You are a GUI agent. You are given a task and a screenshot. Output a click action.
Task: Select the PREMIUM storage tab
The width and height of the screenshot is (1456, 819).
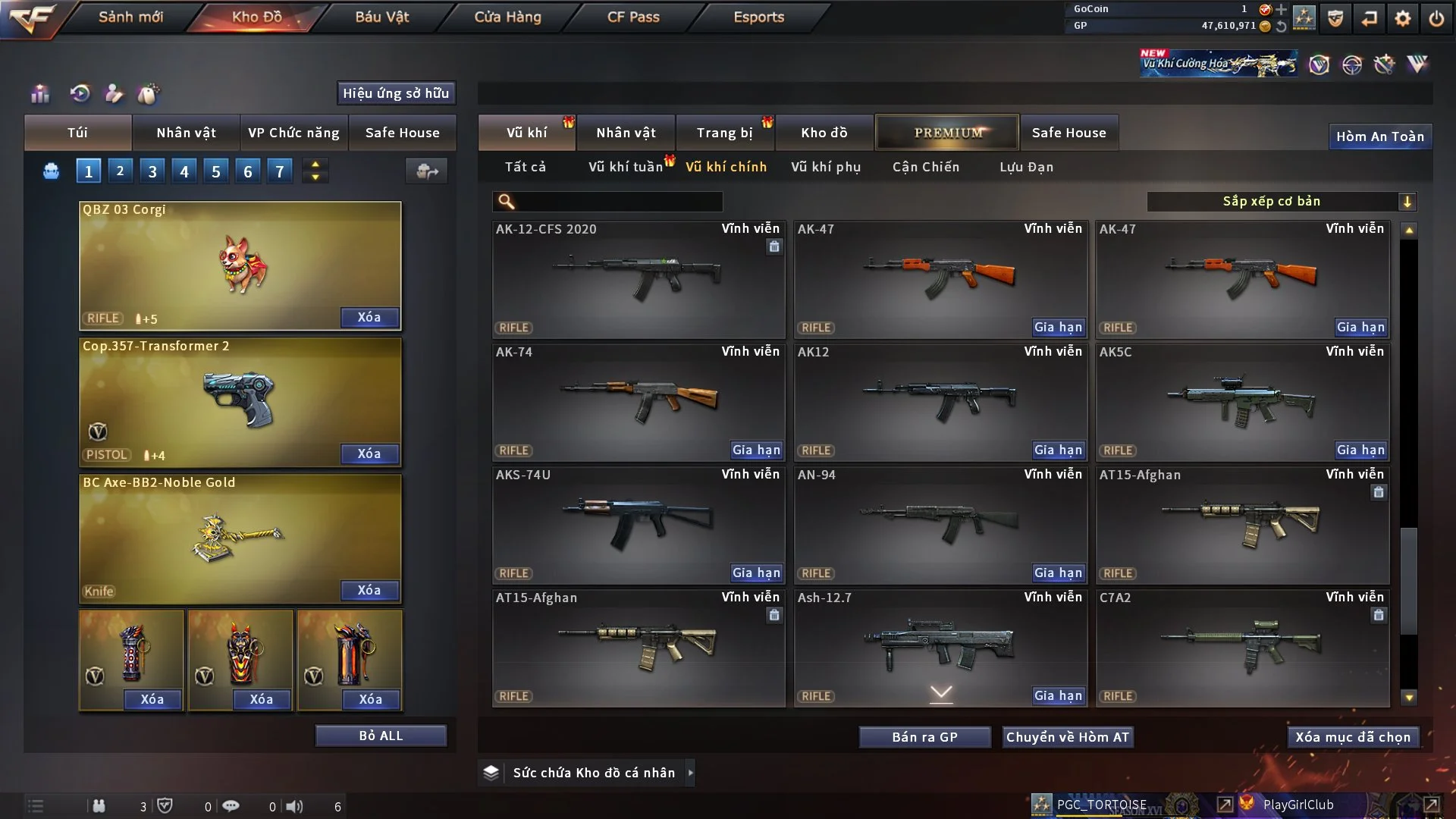947,133
